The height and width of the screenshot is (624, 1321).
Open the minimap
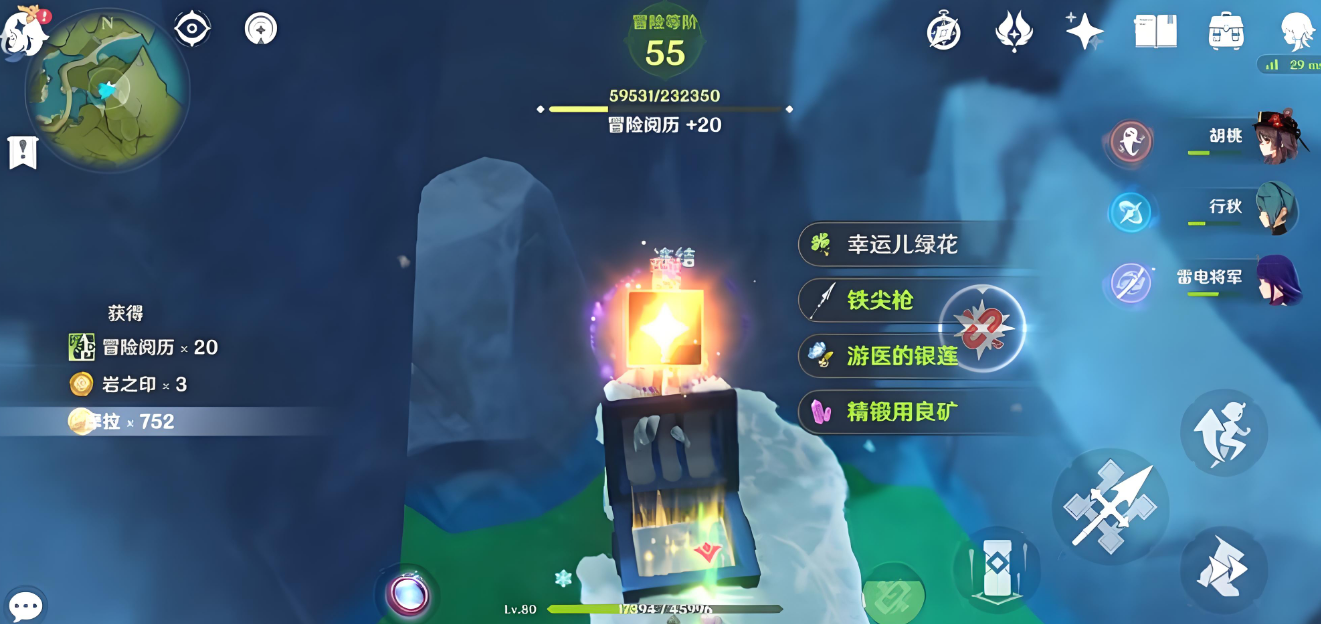click(107, 92)
